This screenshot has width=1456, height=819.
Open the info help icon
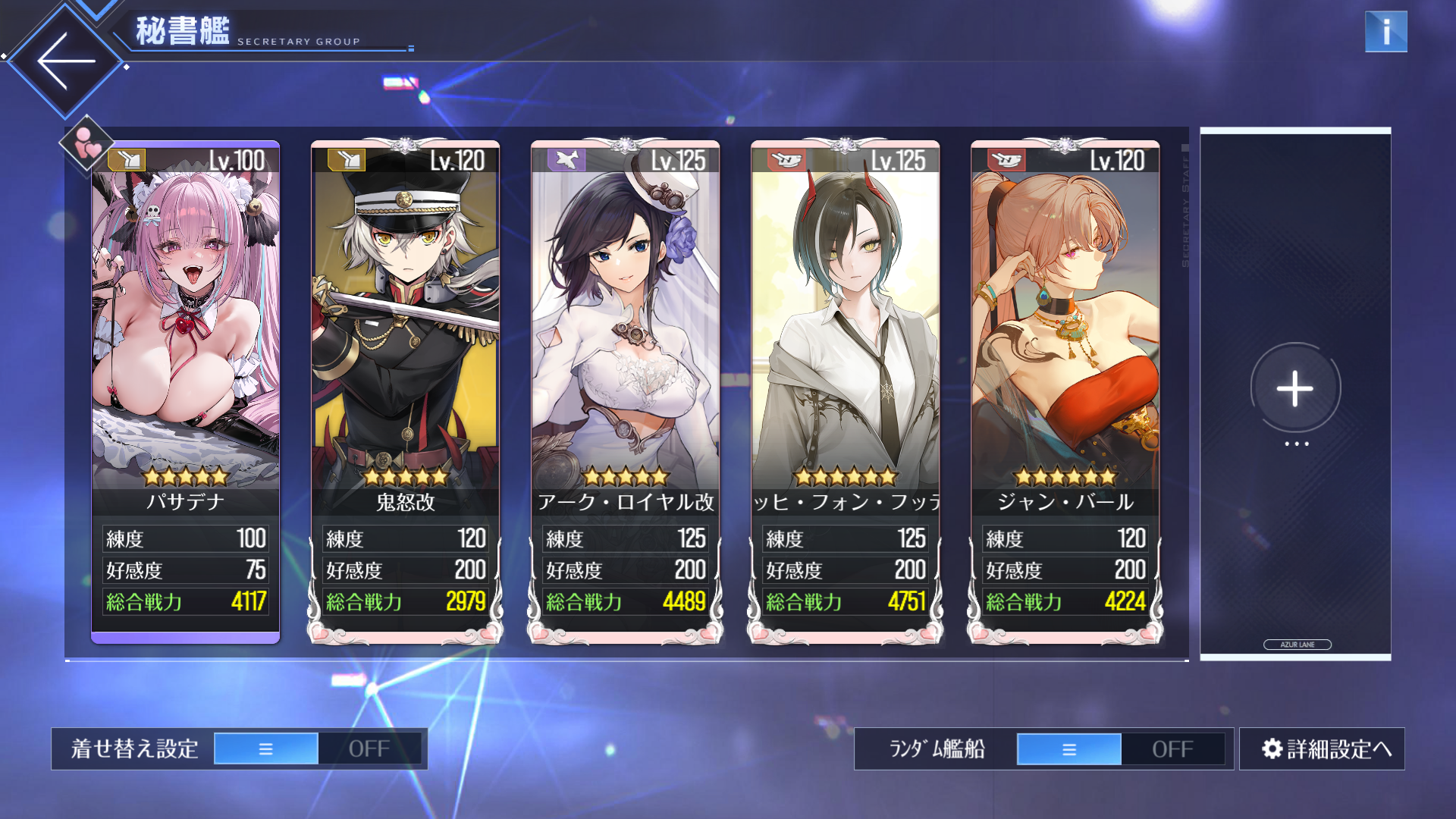pyautogui.click(x=1385, y=32)
